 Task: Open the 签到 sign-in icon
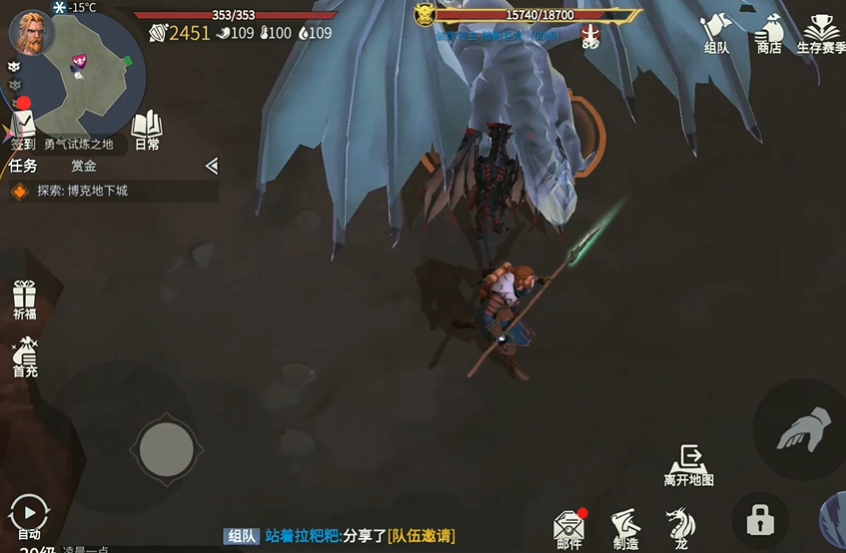(22, 128)
